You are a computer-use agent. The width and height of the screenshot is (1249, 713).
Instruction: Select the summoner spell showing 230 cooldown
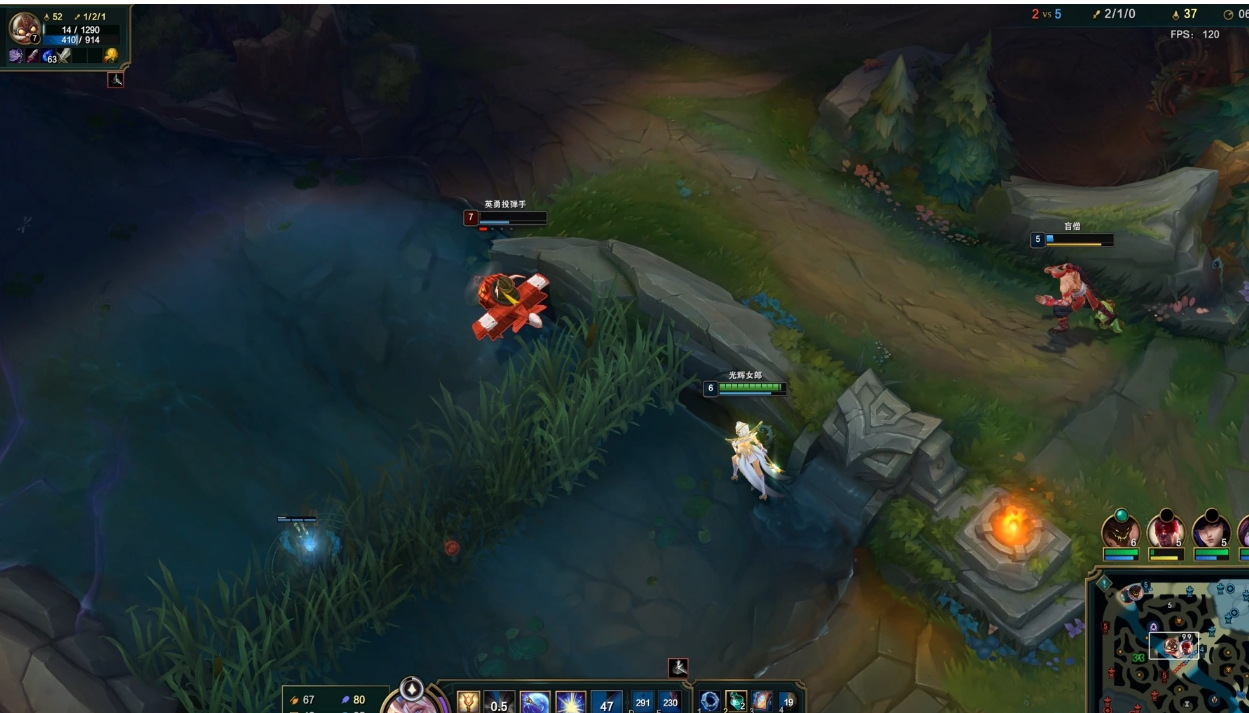tap(670, 703)
